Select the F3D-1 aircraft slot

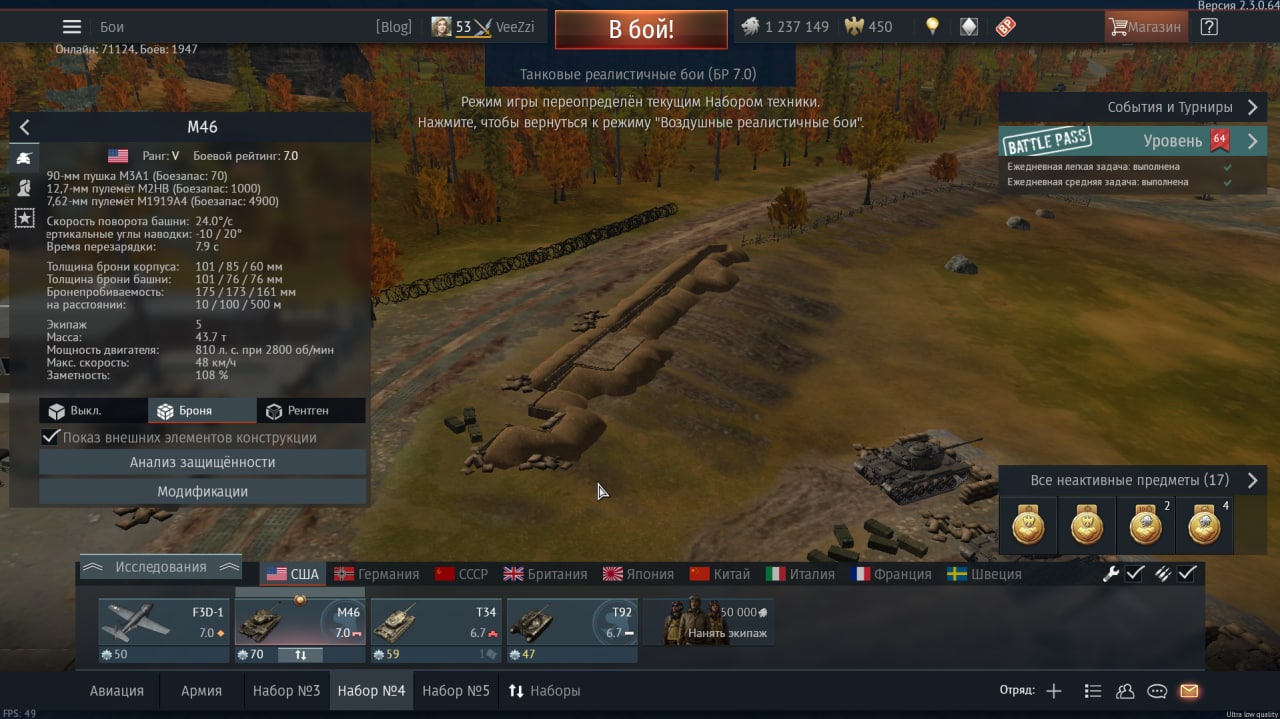[165, 624]
